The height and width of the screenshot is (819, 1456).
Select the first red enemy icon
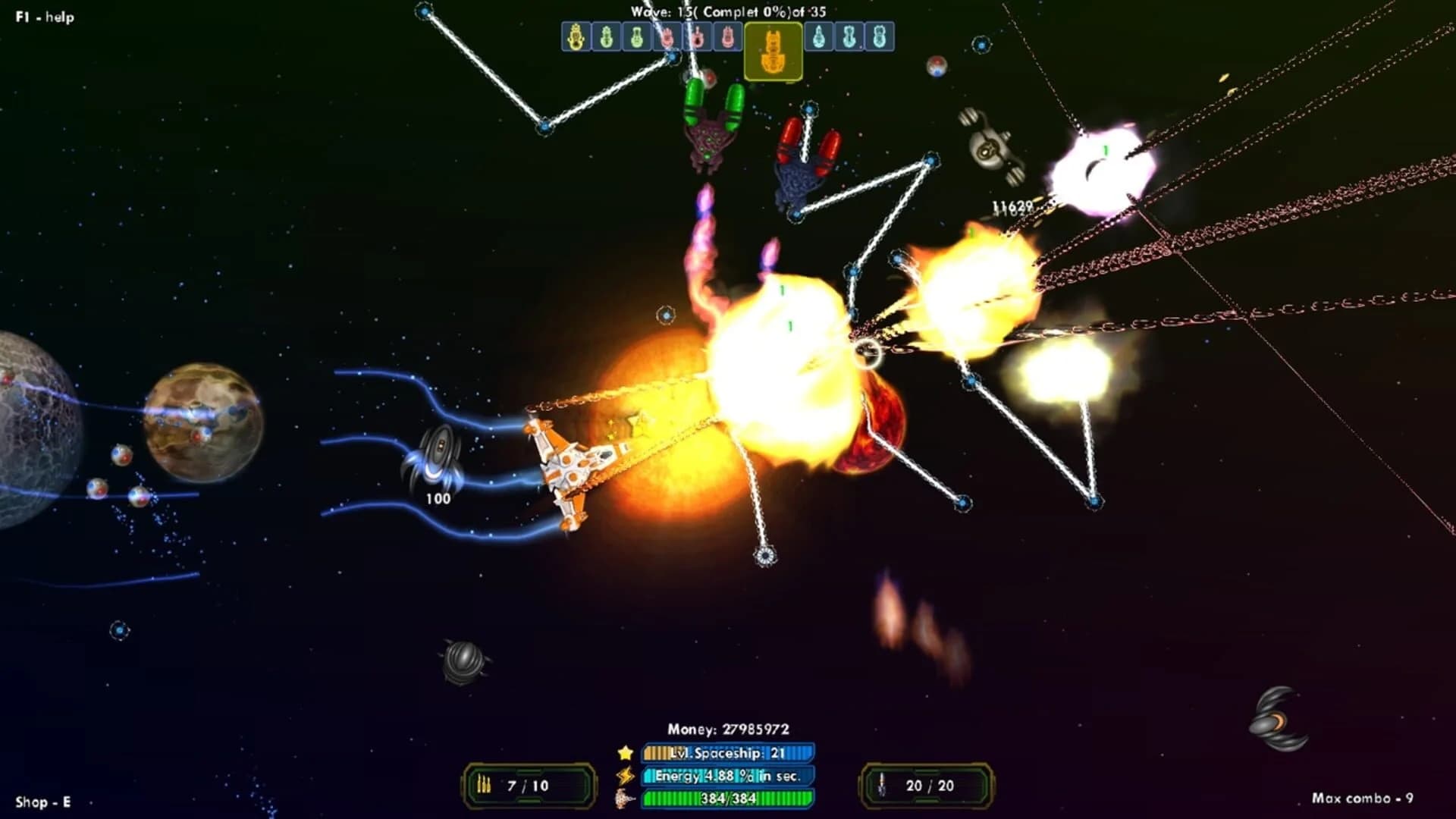[x=667, y=36]
